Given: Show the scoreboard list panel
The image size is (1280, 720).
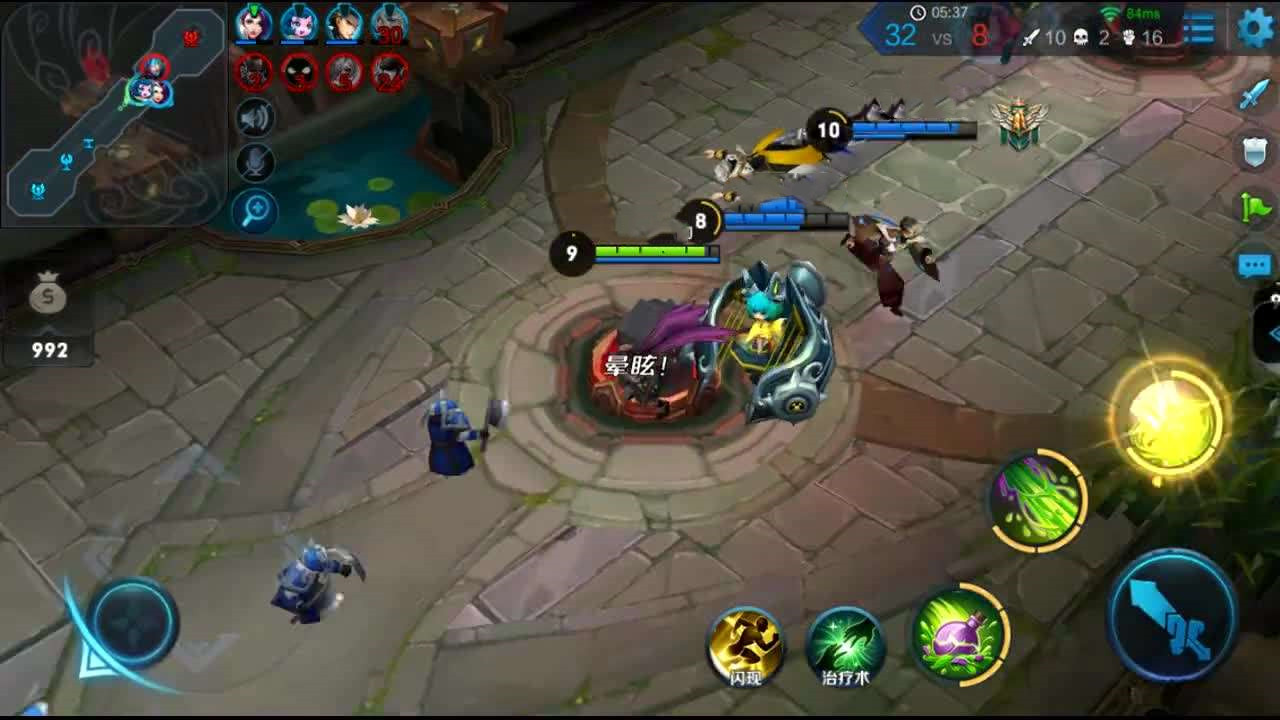Looking at the screenshot, I should pyautogui.click(x=1198, y=29).
